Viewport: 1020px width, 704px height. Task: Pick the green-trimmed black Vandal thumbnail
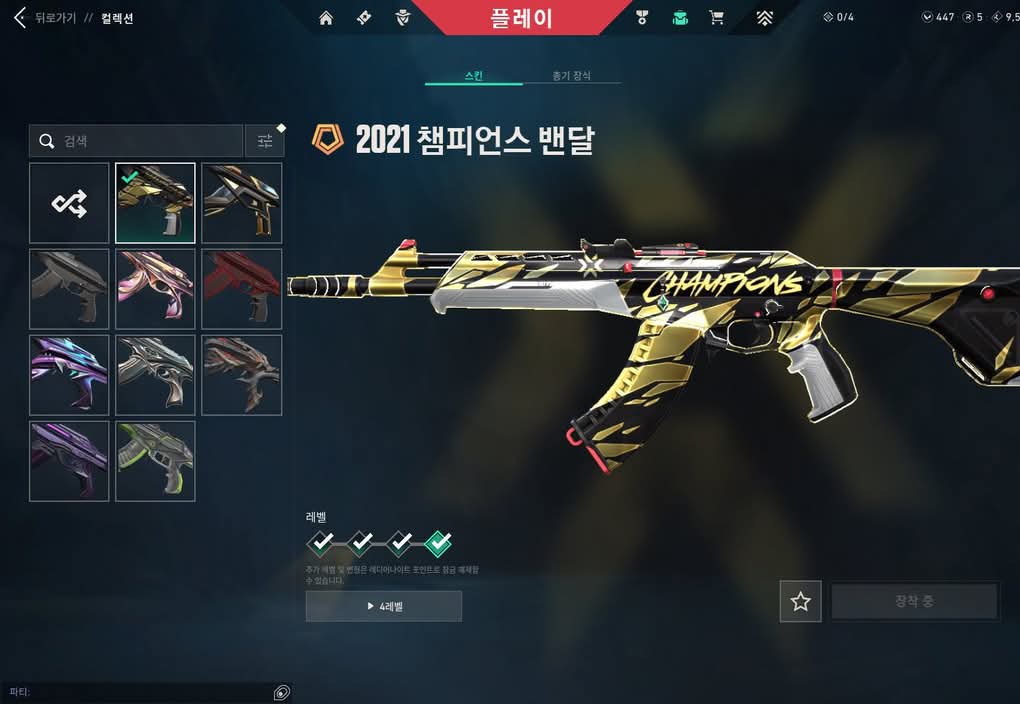(x=155, y=461)
